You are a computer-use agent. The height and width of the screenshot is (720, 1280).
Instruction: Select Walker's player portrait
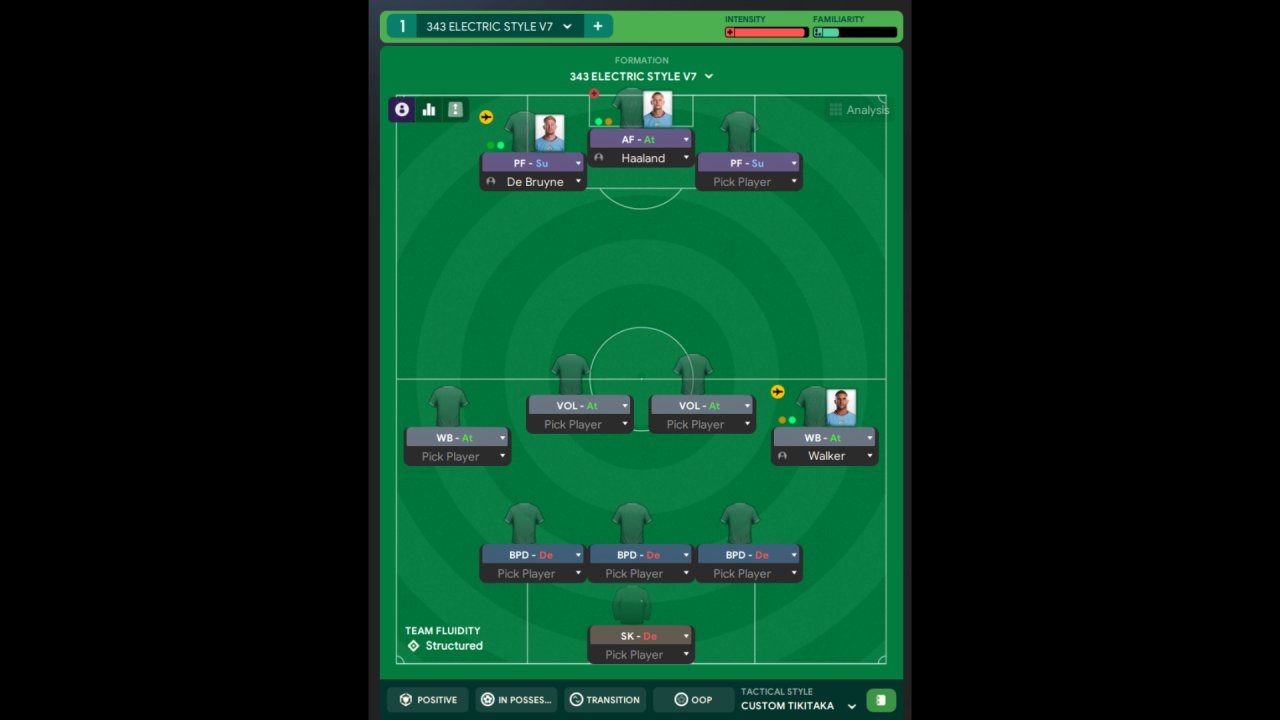841,407
